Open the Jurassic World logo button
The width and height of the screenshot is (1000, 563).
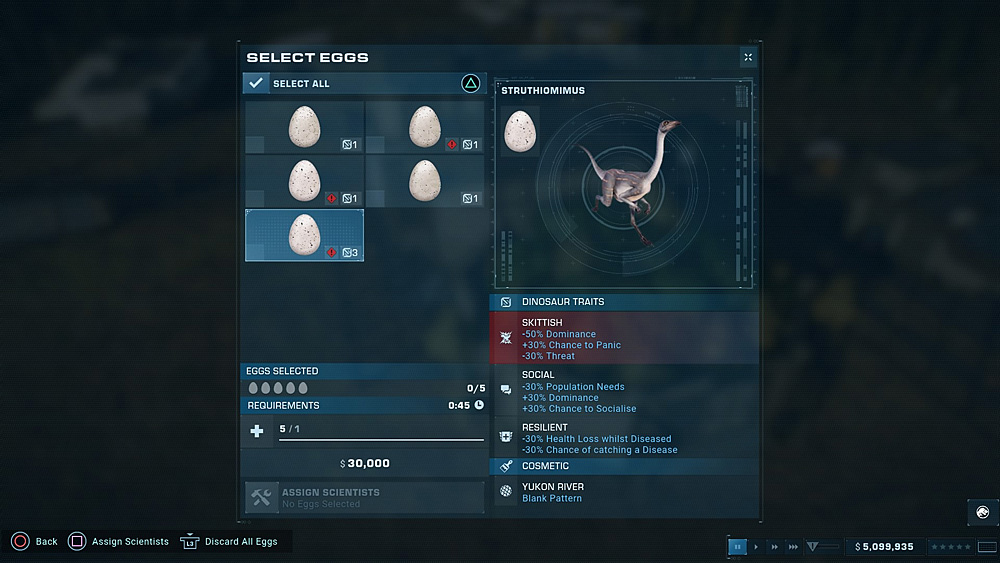[982, 512]
